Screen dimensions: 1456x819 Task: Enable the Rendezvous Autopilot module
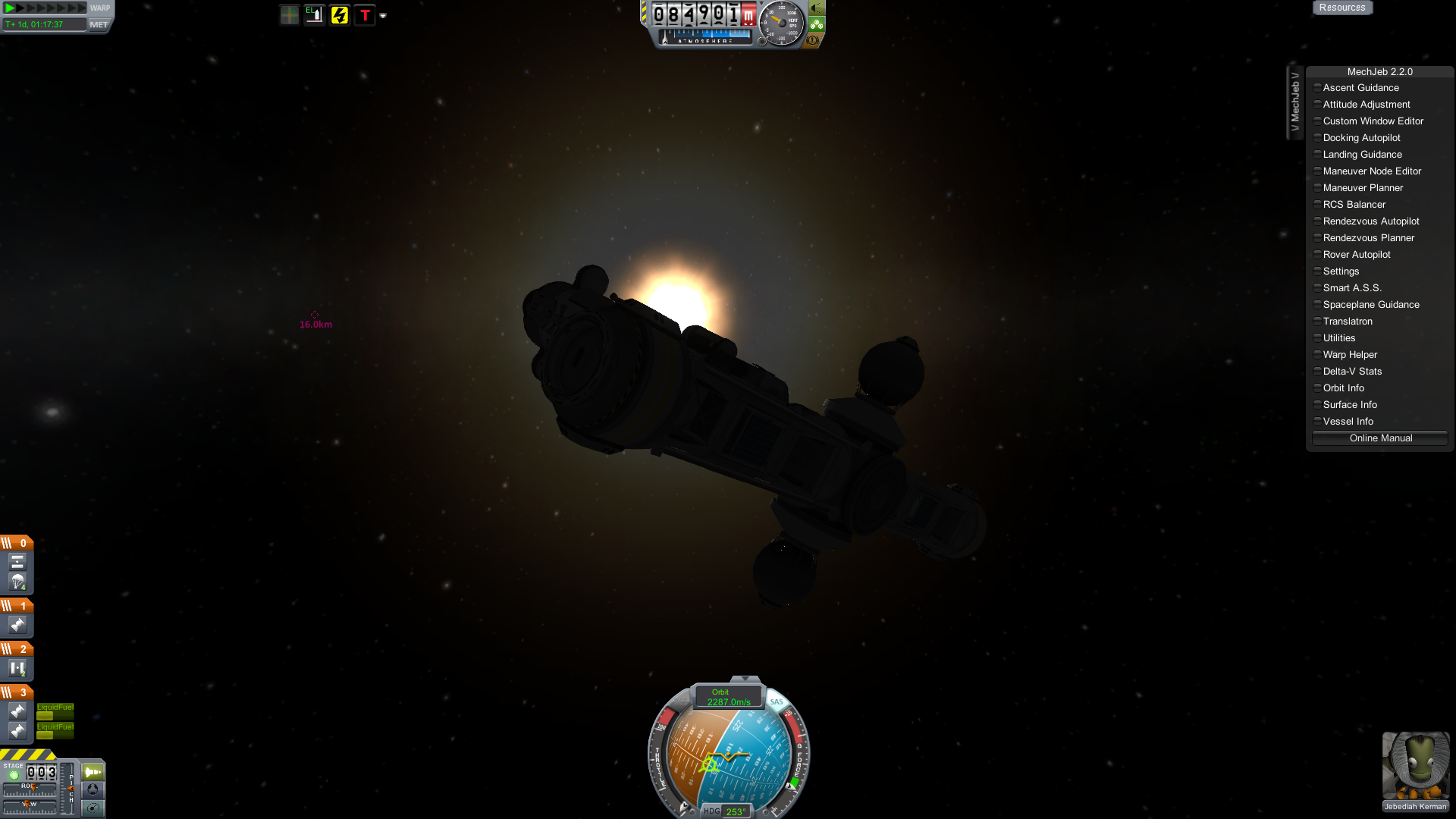[1370, 221]
